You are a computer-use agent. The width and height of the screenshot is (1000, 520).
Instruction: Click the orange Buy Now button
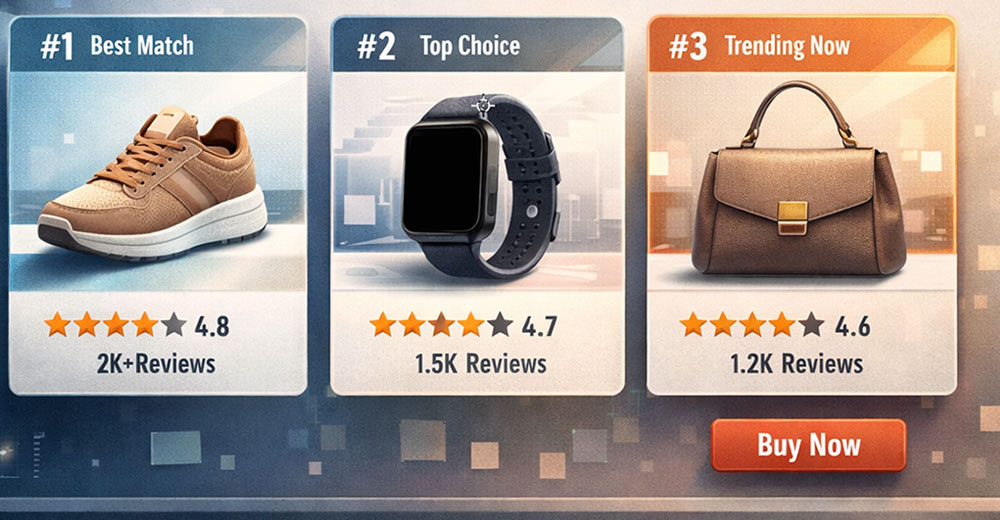click(808, 445)
